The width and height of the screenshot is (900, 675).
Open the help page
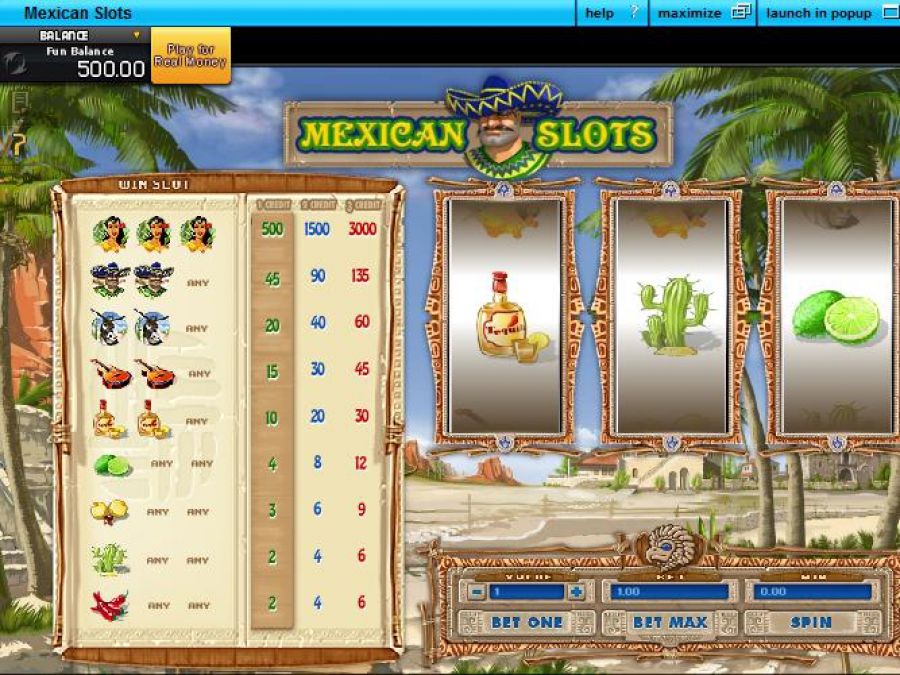[x=611, y=13]
